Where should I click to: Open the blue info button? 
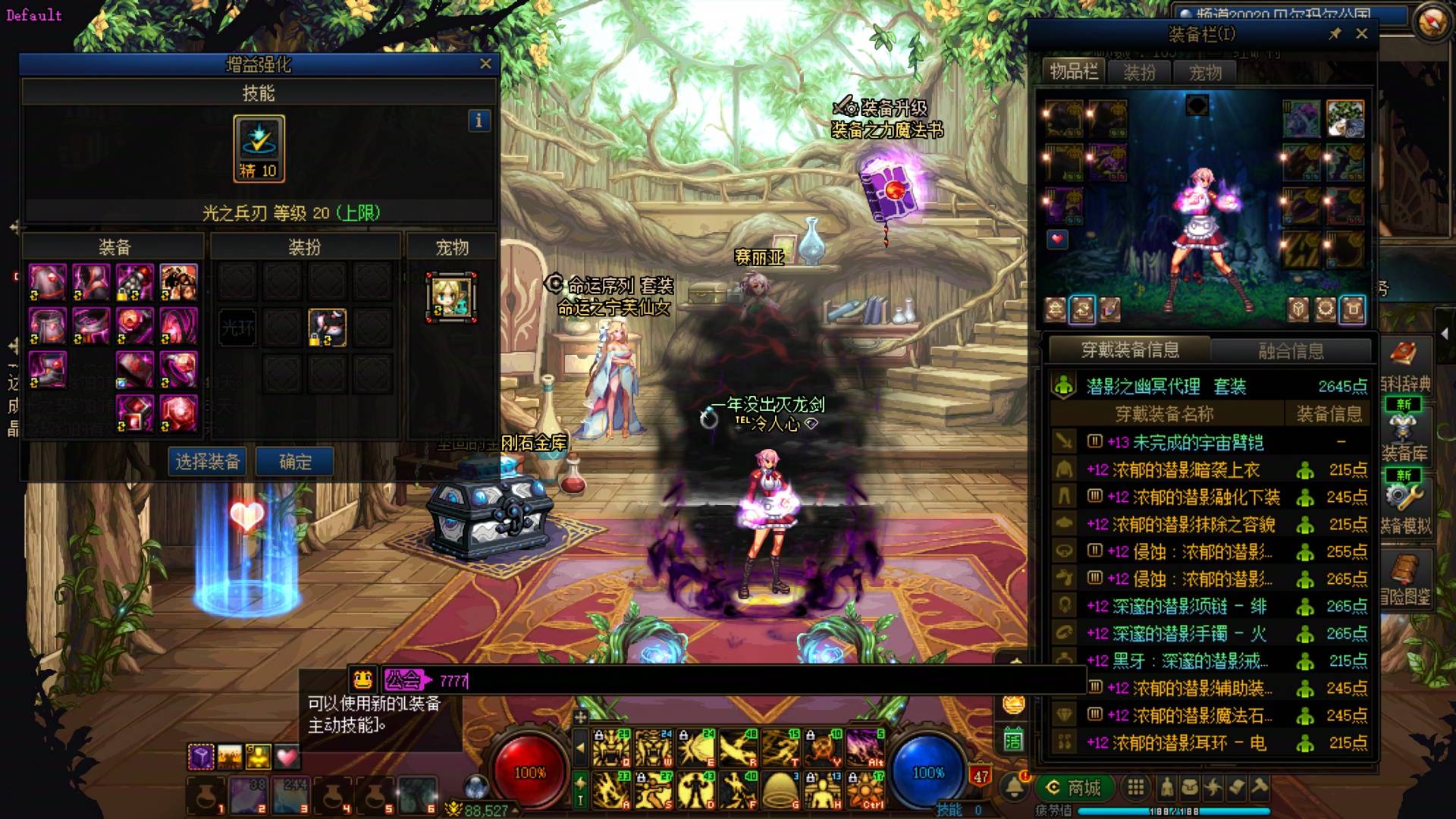(479, 121)
